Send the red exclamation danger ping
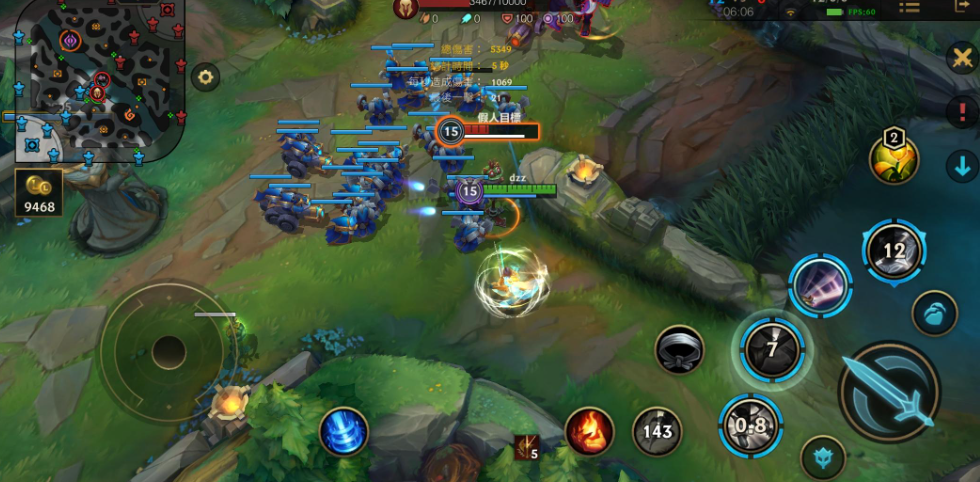The image size is (980, 482). [x=961, y=112]
